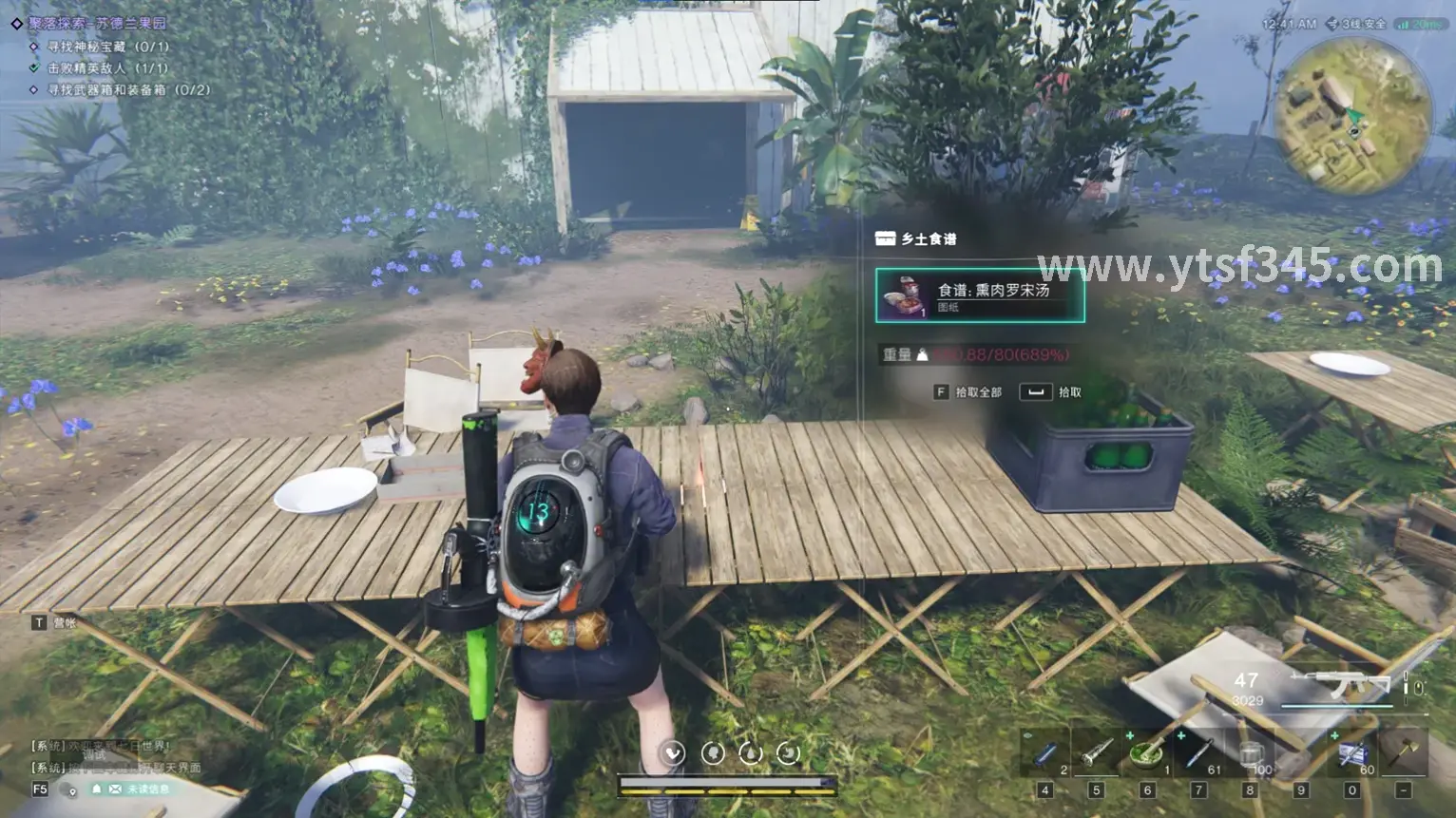Select the smoked meat borscht recipe item
The width and height of the screenshot is (1456, 818).
pyautogui.click(x=980, y=295)
